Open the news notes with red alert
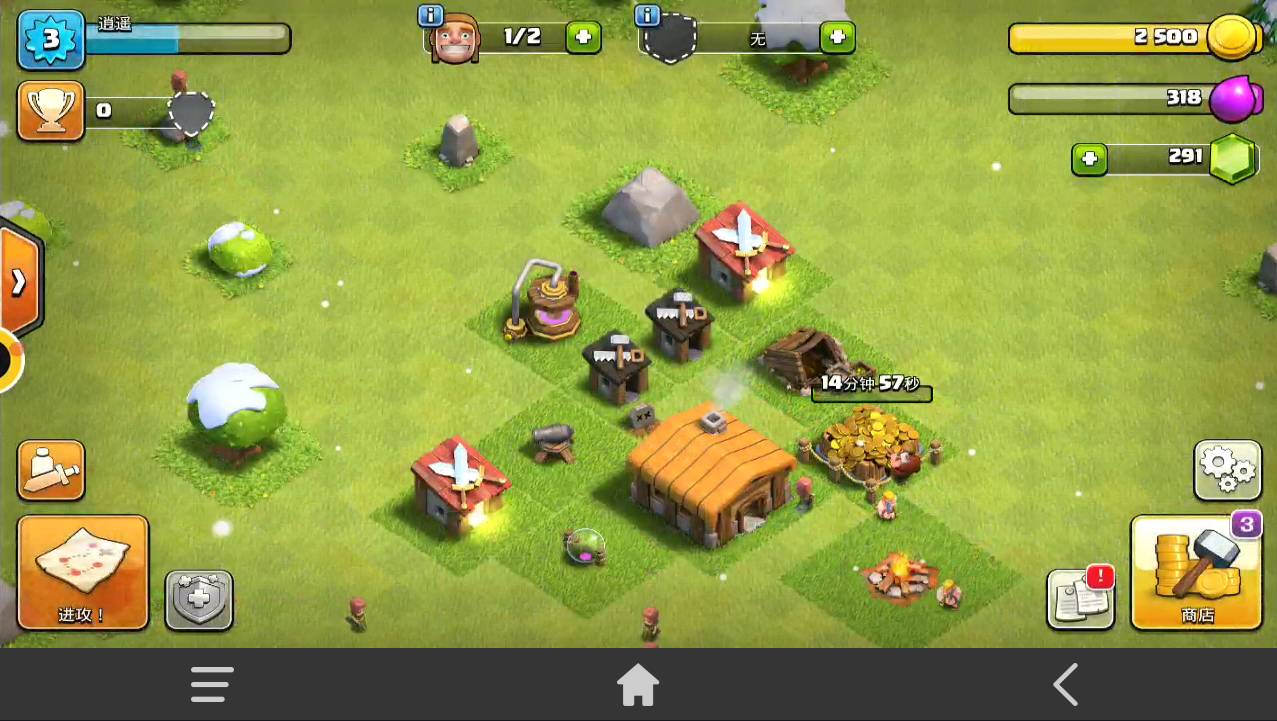Screen dimensions: 1277x721 tap(1081, 599)
